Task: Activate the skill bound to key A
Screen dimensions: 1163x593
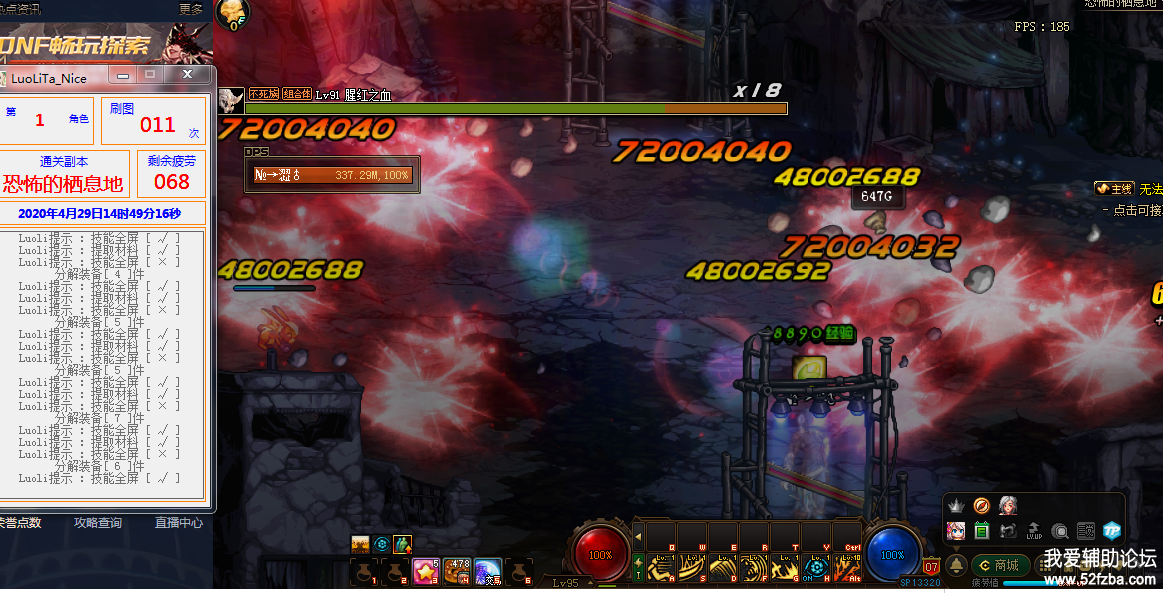Action: click(x=661, y=569)
